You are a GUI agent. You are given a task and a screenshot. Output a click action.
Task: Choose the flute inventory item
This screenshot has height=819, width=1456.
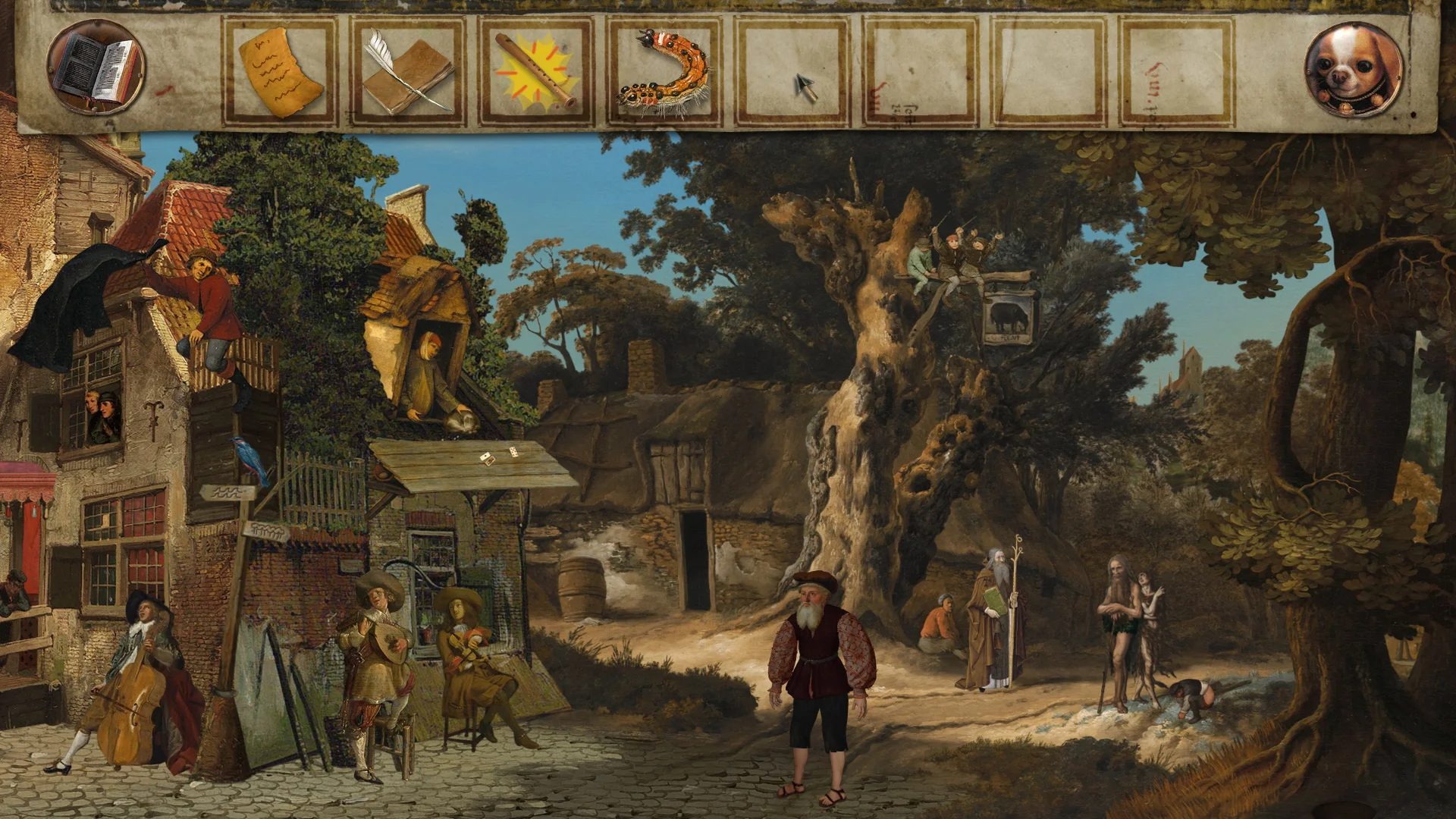[x=535, y=72]
